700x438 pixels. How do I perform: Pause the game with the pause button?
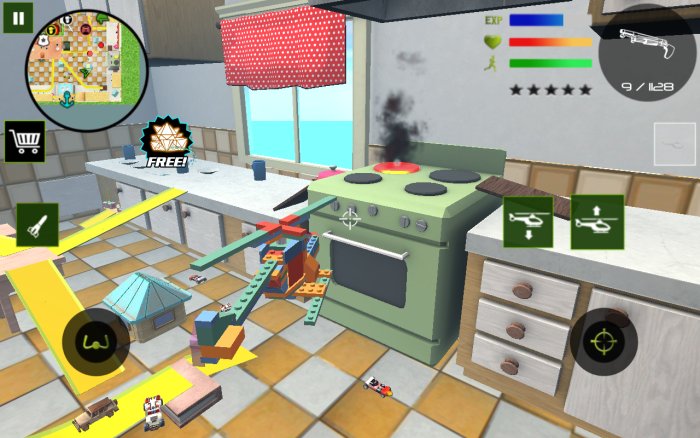[x=18, y=17]
